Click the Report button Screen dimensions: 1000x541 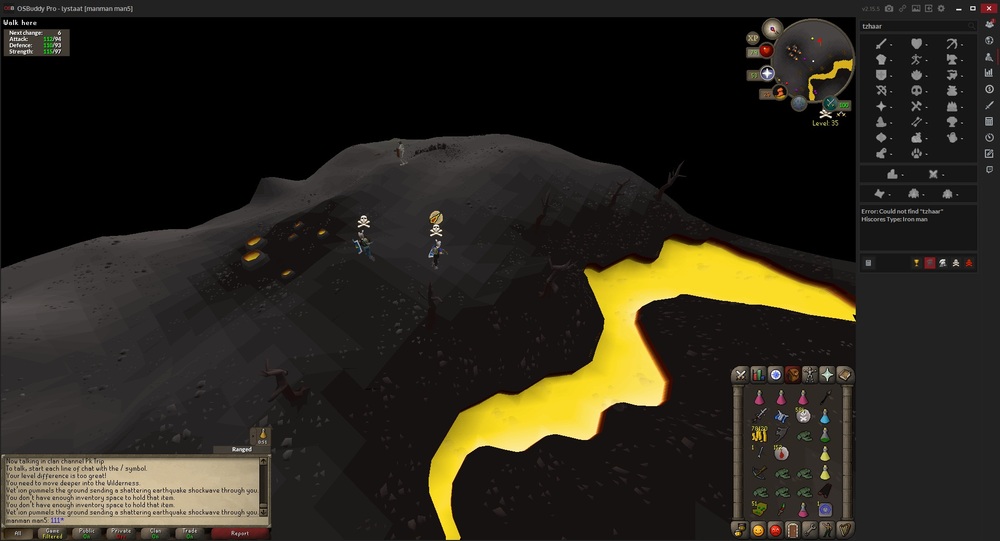tap(240, 534)
